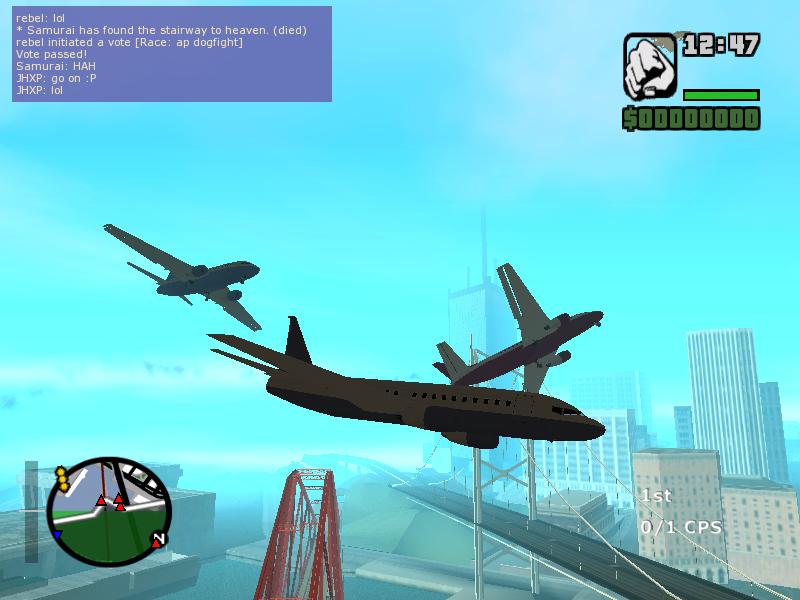This screenshot has height=600, width=800.
Task: Click the north N marker on radar
Action: click(x=158, y=540)
